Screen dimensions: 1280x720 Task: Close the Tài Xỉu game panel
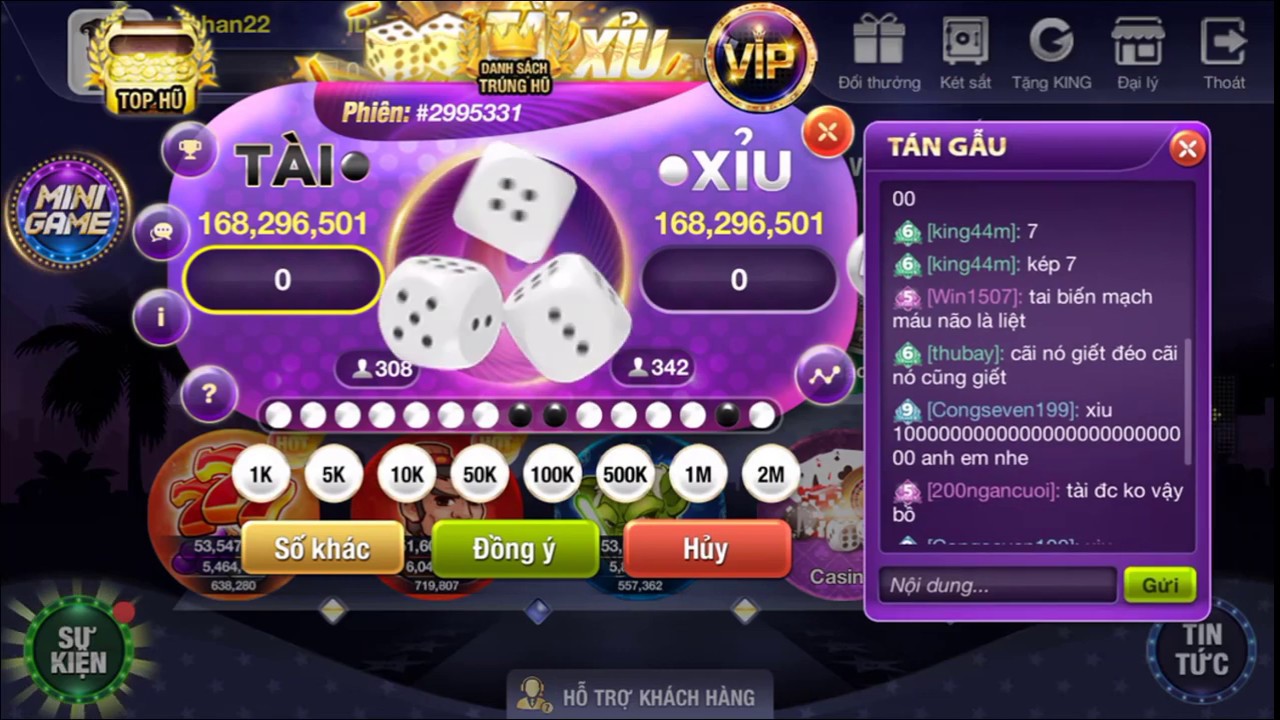click(828, 132)
